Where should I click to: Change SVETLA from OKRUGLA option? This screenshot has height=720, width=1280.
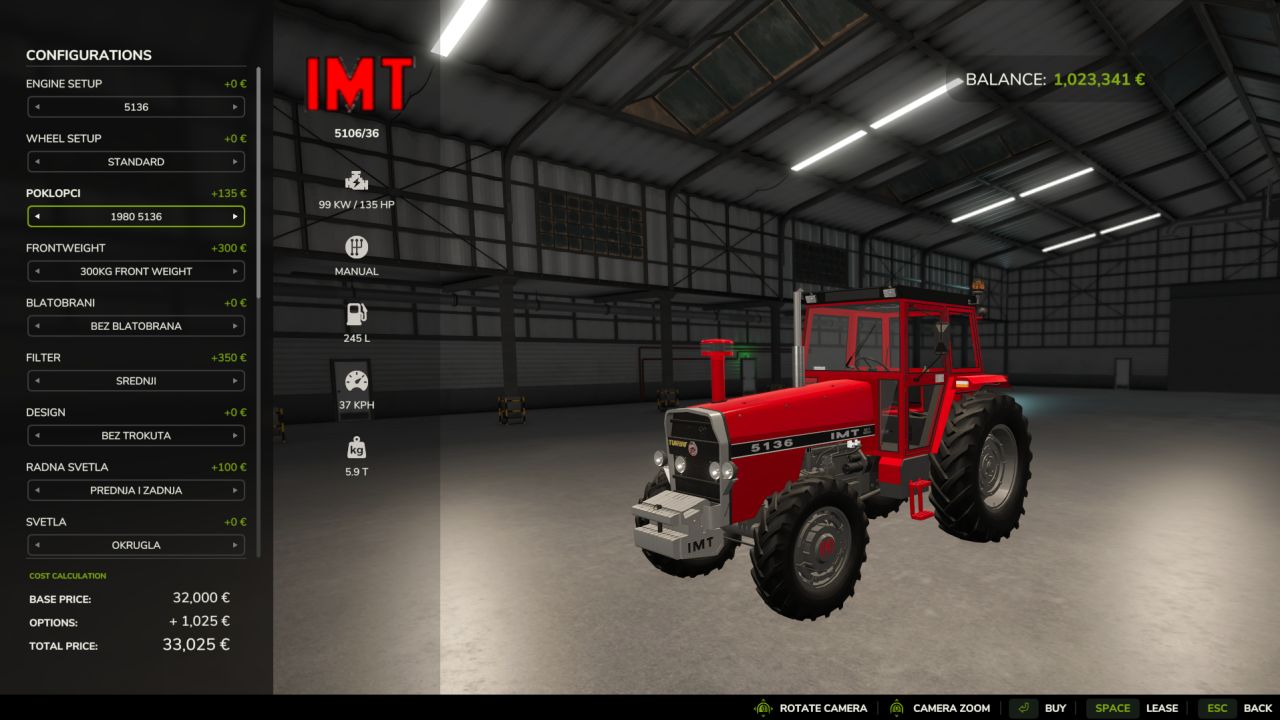click(237, 545)
